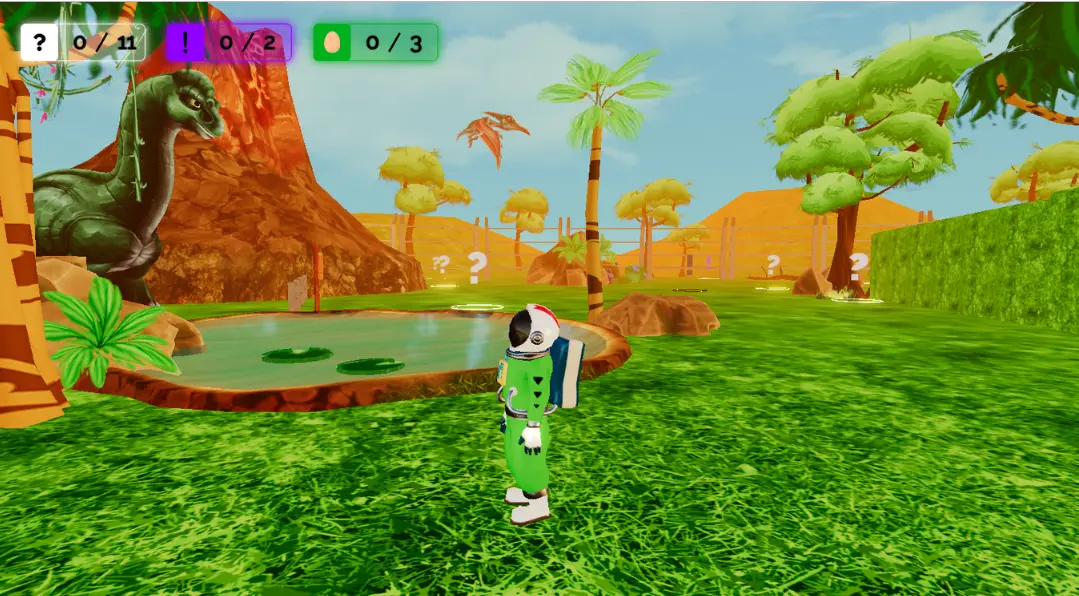Select the white question mark tracker icon
The width and height of the screenshot is (1079, 596).
pos(39,43)
